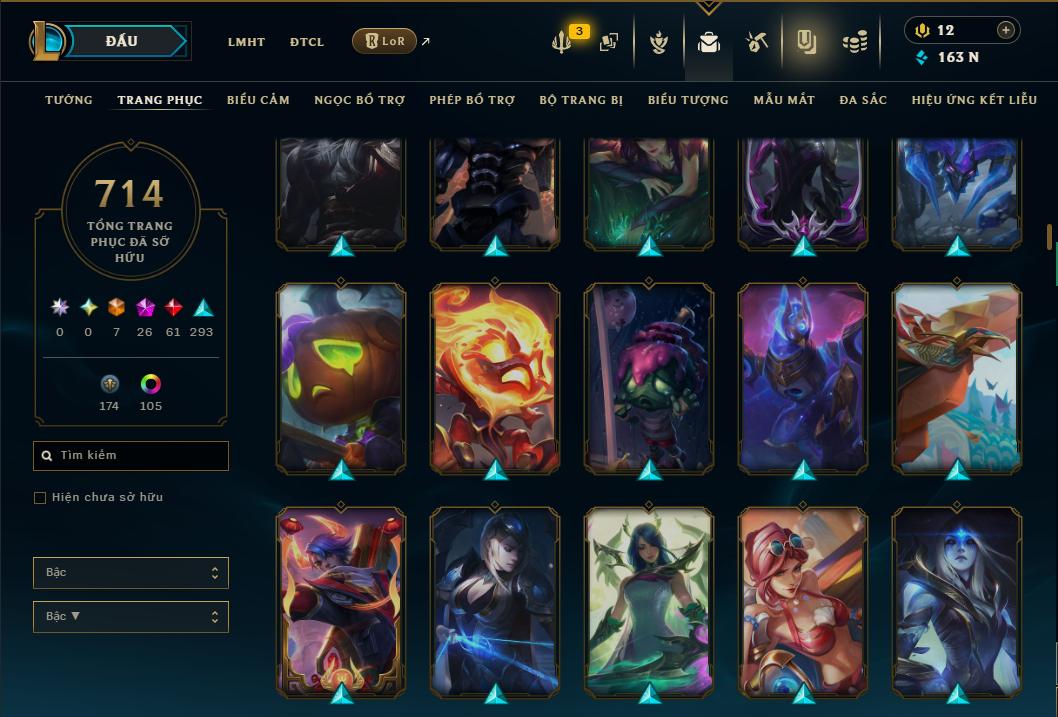Click the ĐẤU play button
This screenshot has height=717, width=1058.
click(x=122, y=41)
